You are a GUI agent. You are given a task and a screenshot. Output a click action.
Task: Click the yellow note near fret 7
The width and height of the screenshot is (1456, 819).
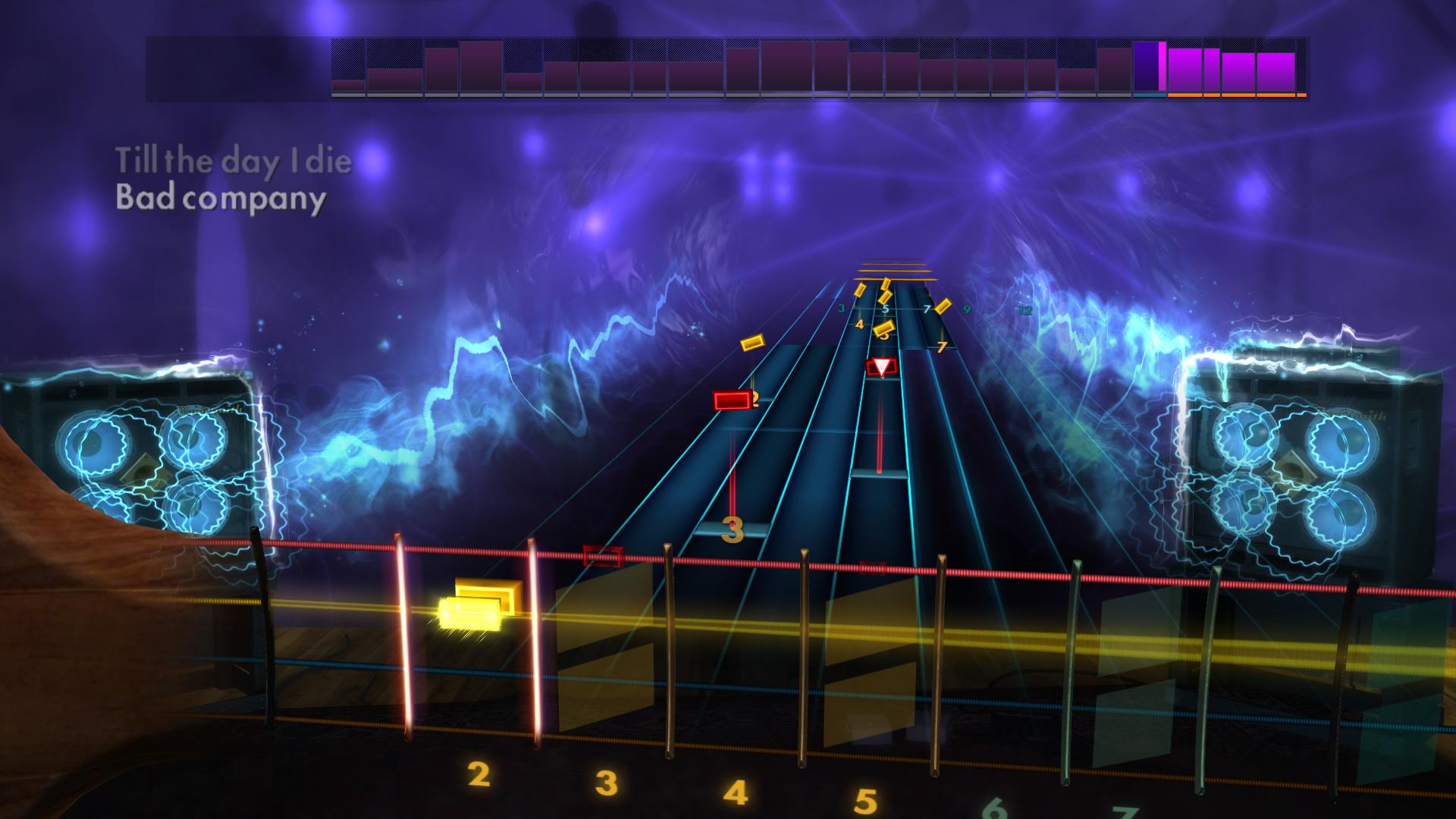click(943, 306)
